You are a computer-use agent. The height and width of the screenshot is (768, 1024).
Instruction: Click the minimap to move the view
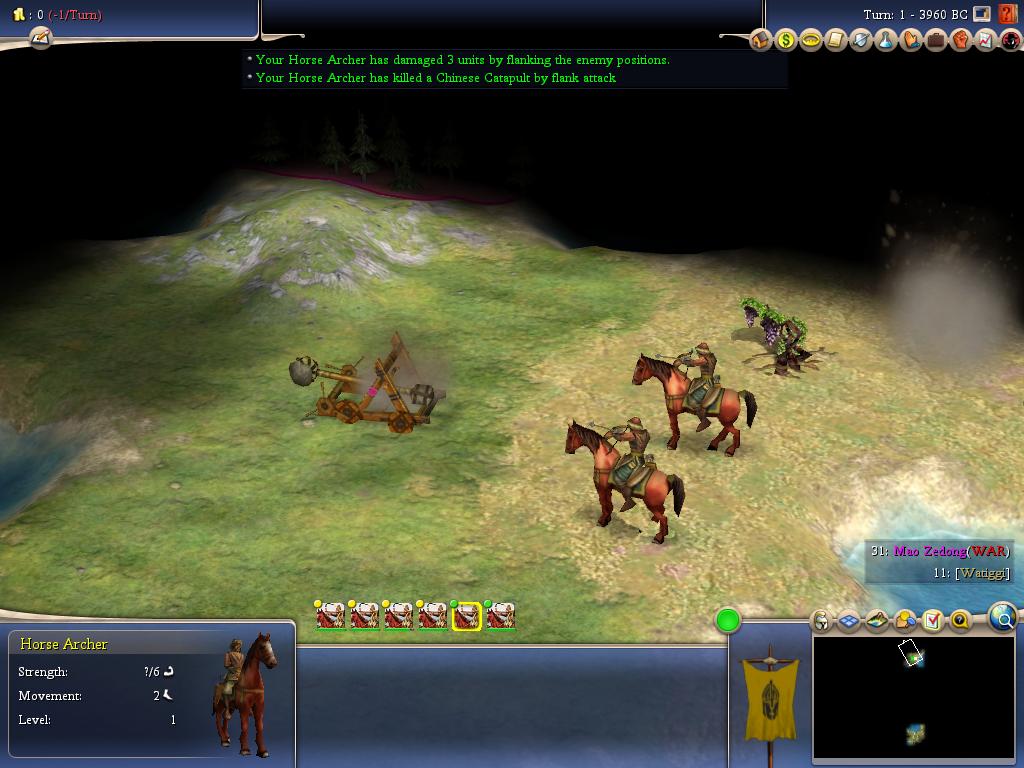[x=912, y=698]
